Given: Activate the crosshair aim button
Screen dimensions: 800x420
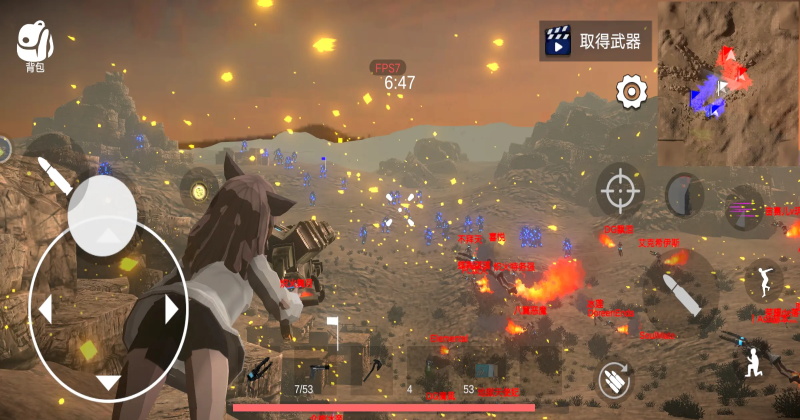Looking at the screenshot, I should tap(620, 189).
